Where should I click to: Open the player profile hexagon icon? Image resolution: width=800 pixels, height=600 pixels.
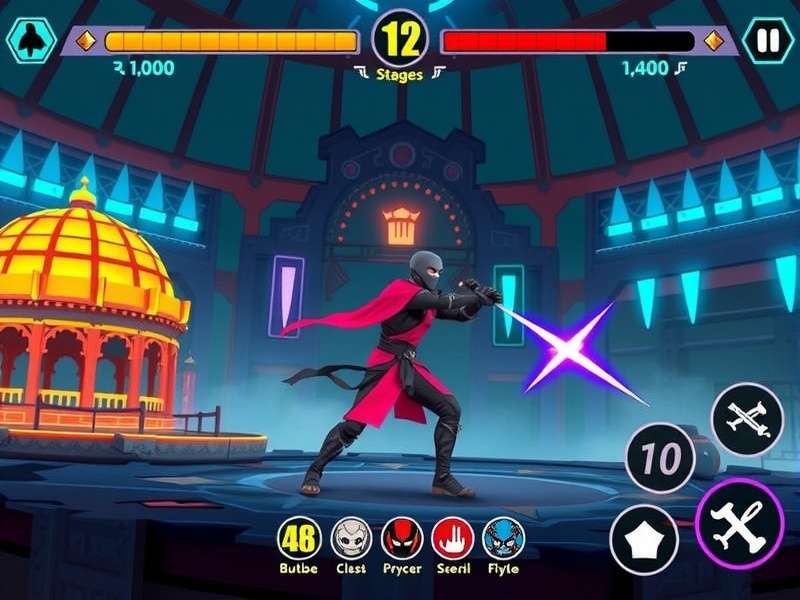[31, 41]
